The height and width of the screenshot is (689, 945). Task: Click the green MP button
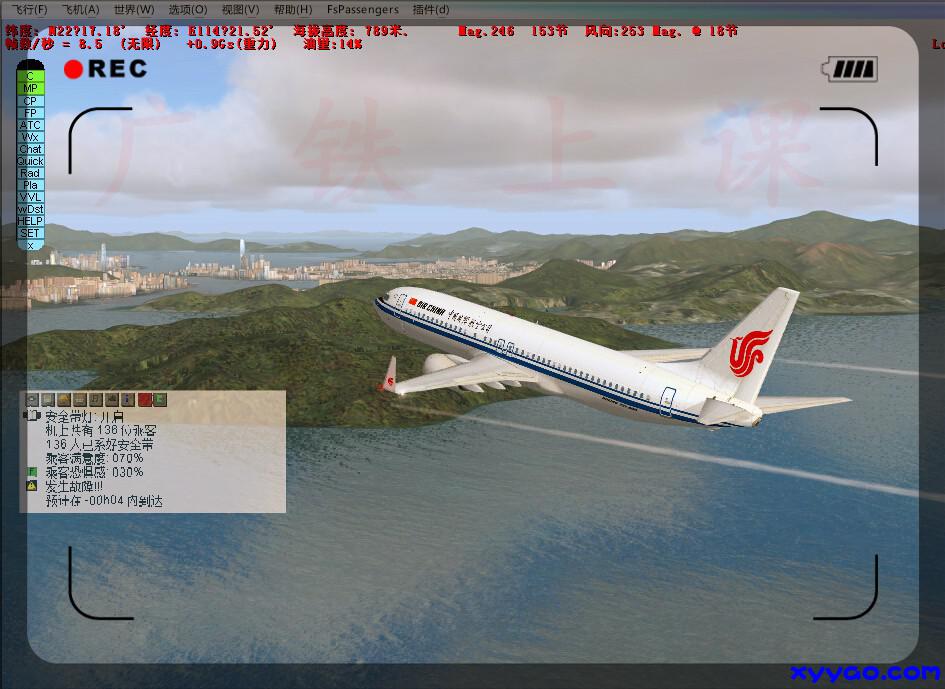(x=30, y=88)
